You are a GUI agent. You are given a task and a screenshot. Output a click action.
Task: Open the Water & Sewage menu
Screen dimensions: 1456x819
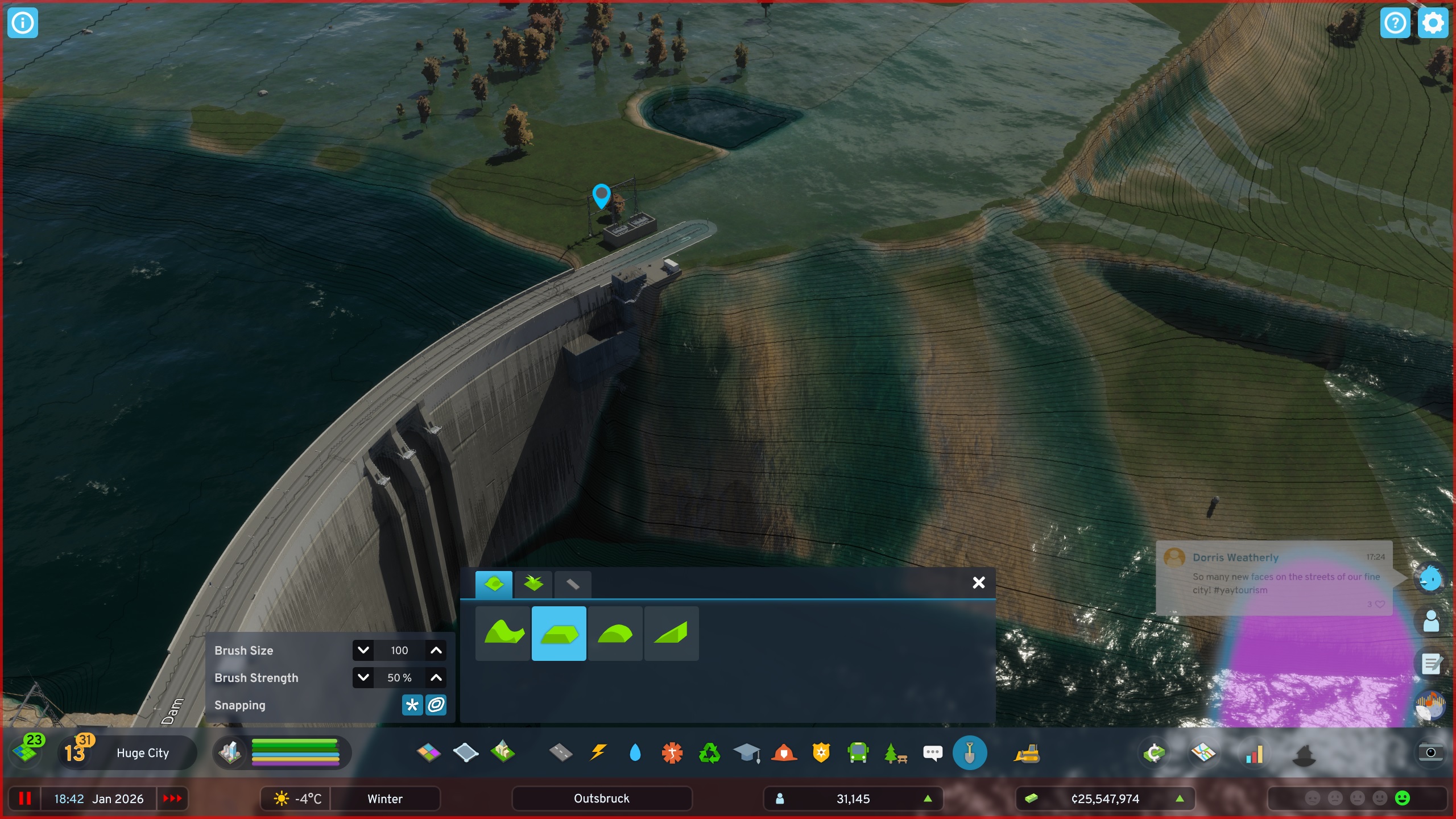point(636,754)
